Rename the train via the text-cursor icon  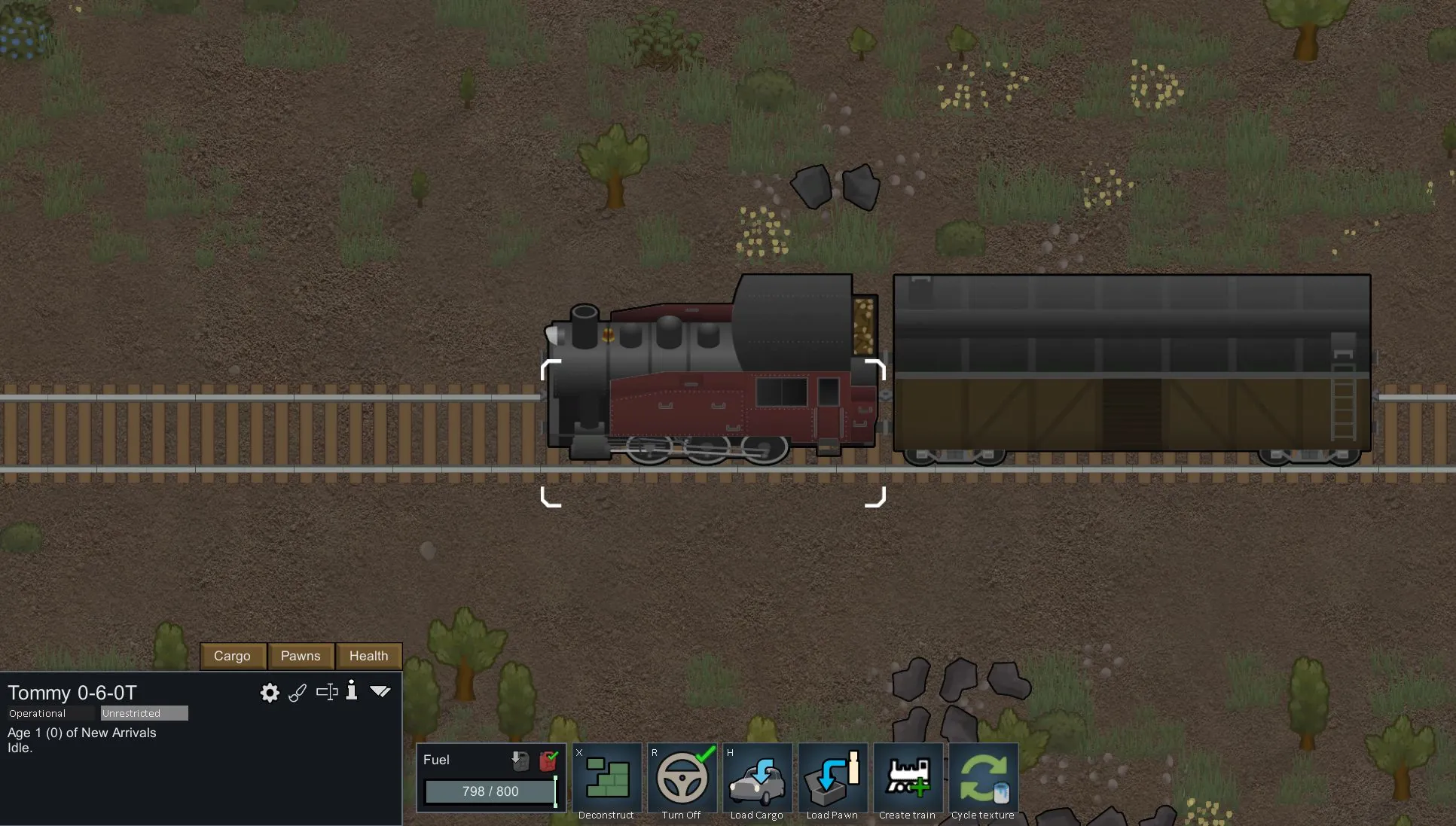pos(327,692)
